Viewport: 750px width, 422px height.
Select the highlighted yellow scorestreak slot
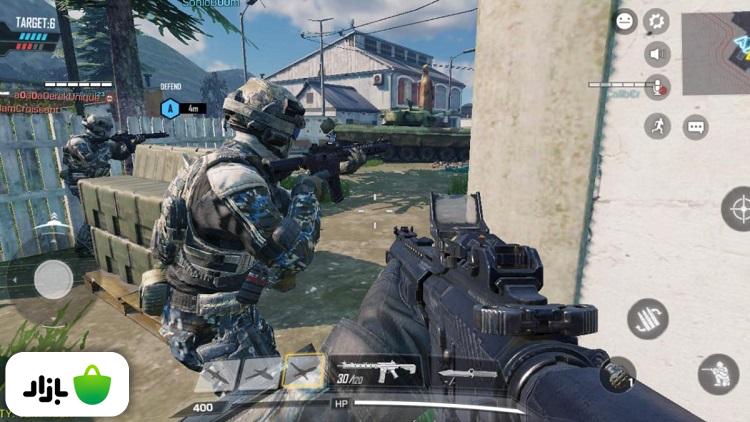pos(303,372)
